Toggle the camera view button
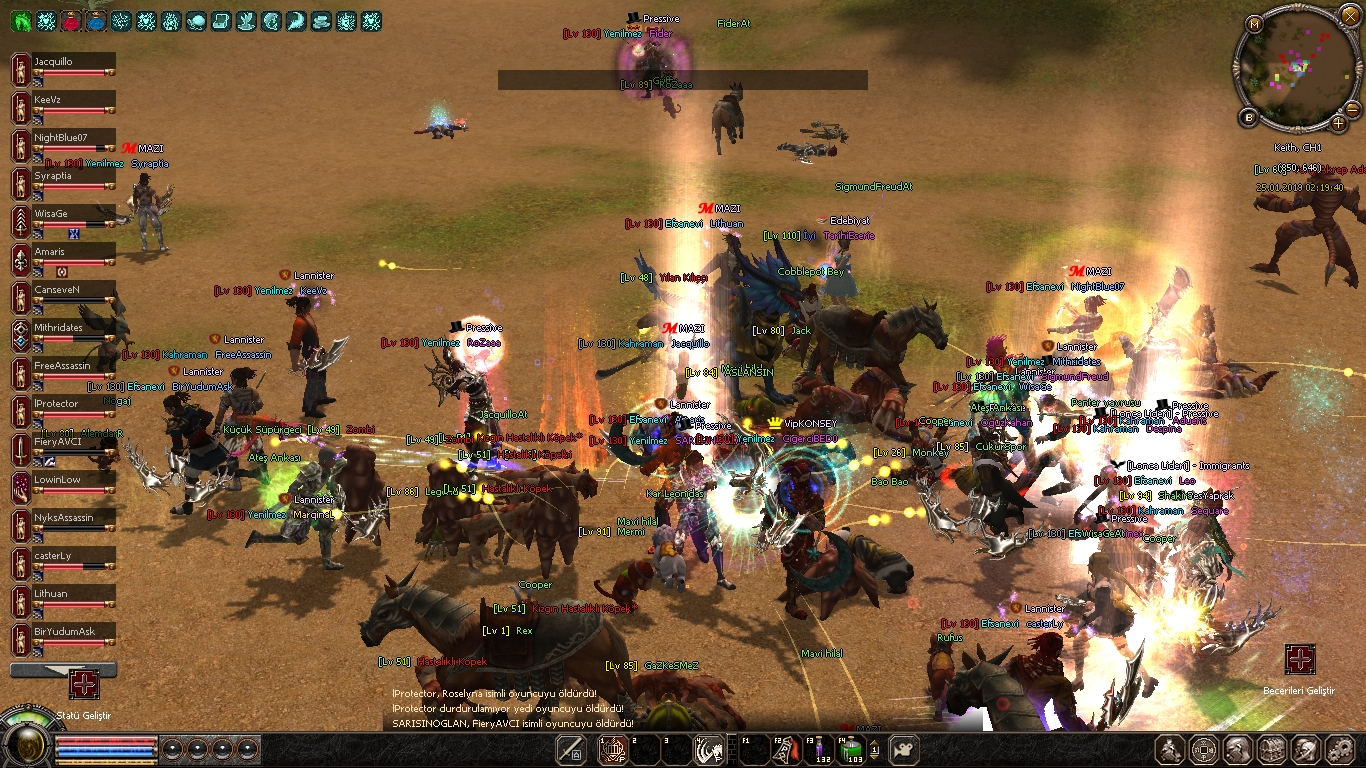The height and width of the screenshot is (768, 1366). (x=903, y=749)
